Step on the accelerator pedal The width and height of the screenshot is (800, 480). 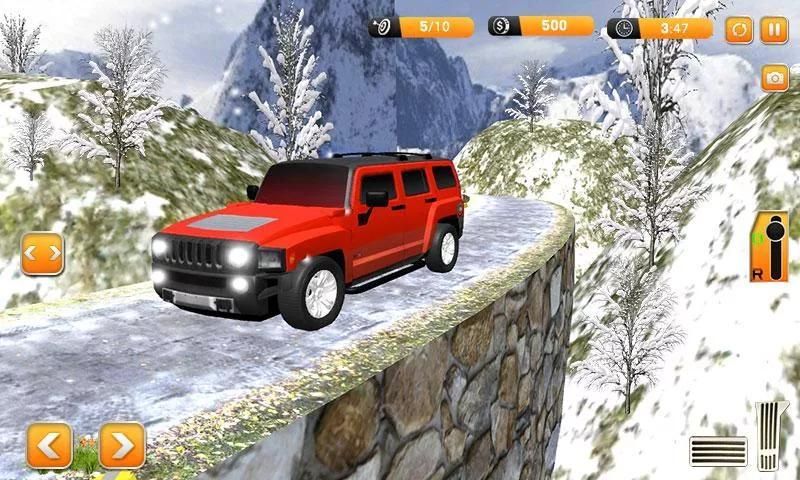point(772,436)
